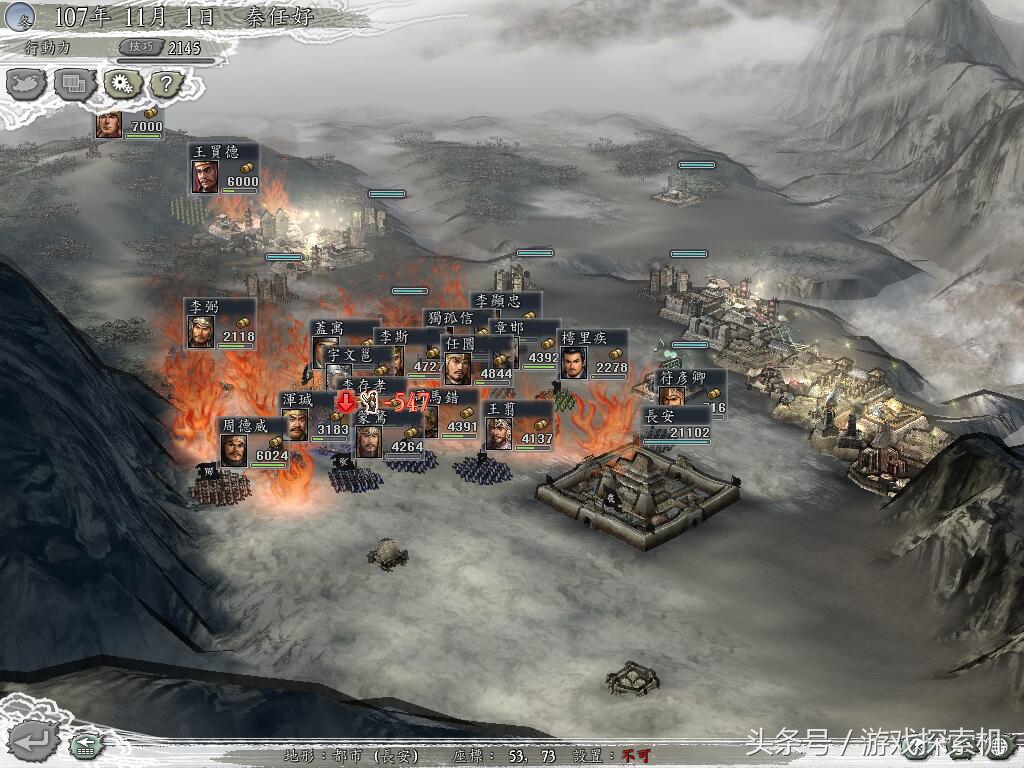Click the overlapping windows list button
This screenshot has width=1024, height=768.
click(x=74, y=84)
